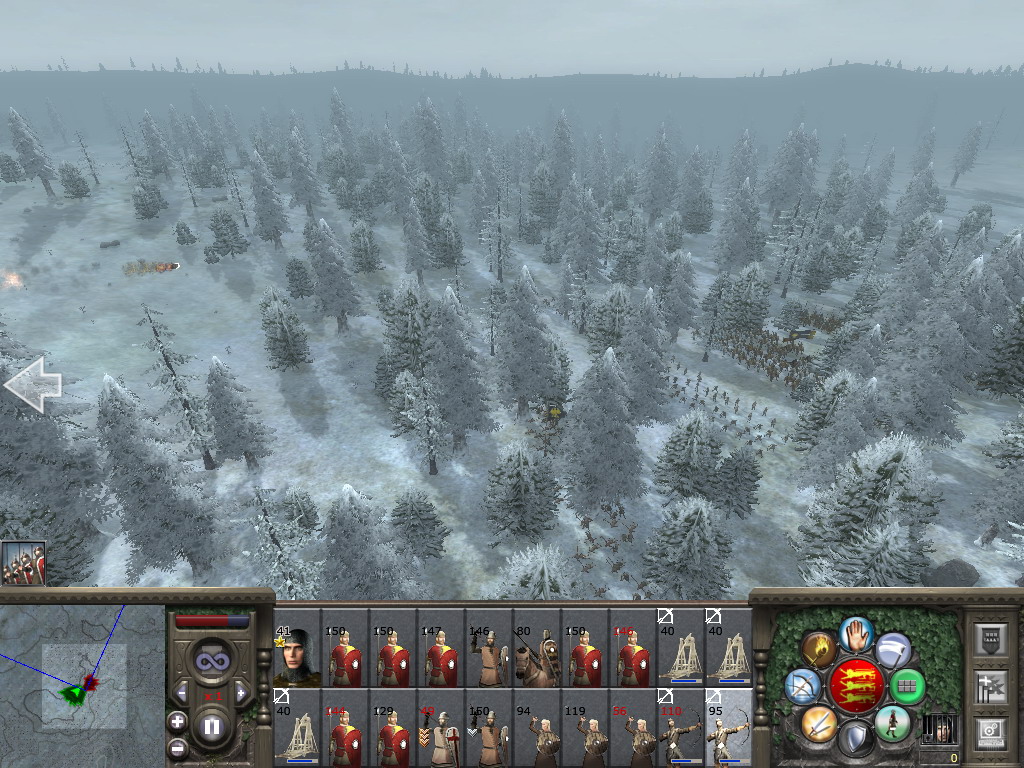This screenshot has height=768, width=1024.
Task: Open the group formations grid button
Action: point(908,687)
